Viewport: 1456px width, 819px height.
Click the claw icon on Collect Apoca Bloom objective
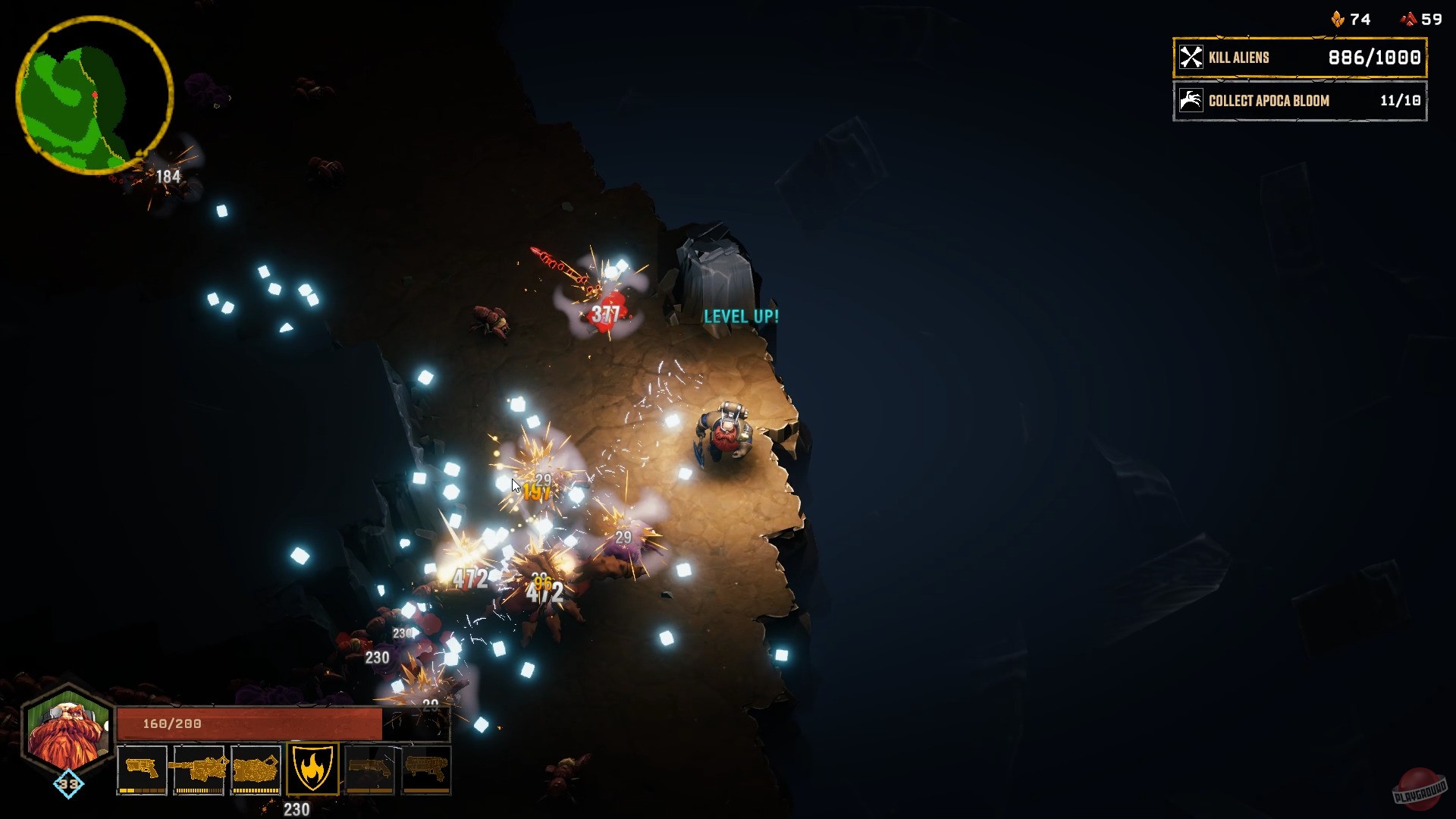point(1191,101)
